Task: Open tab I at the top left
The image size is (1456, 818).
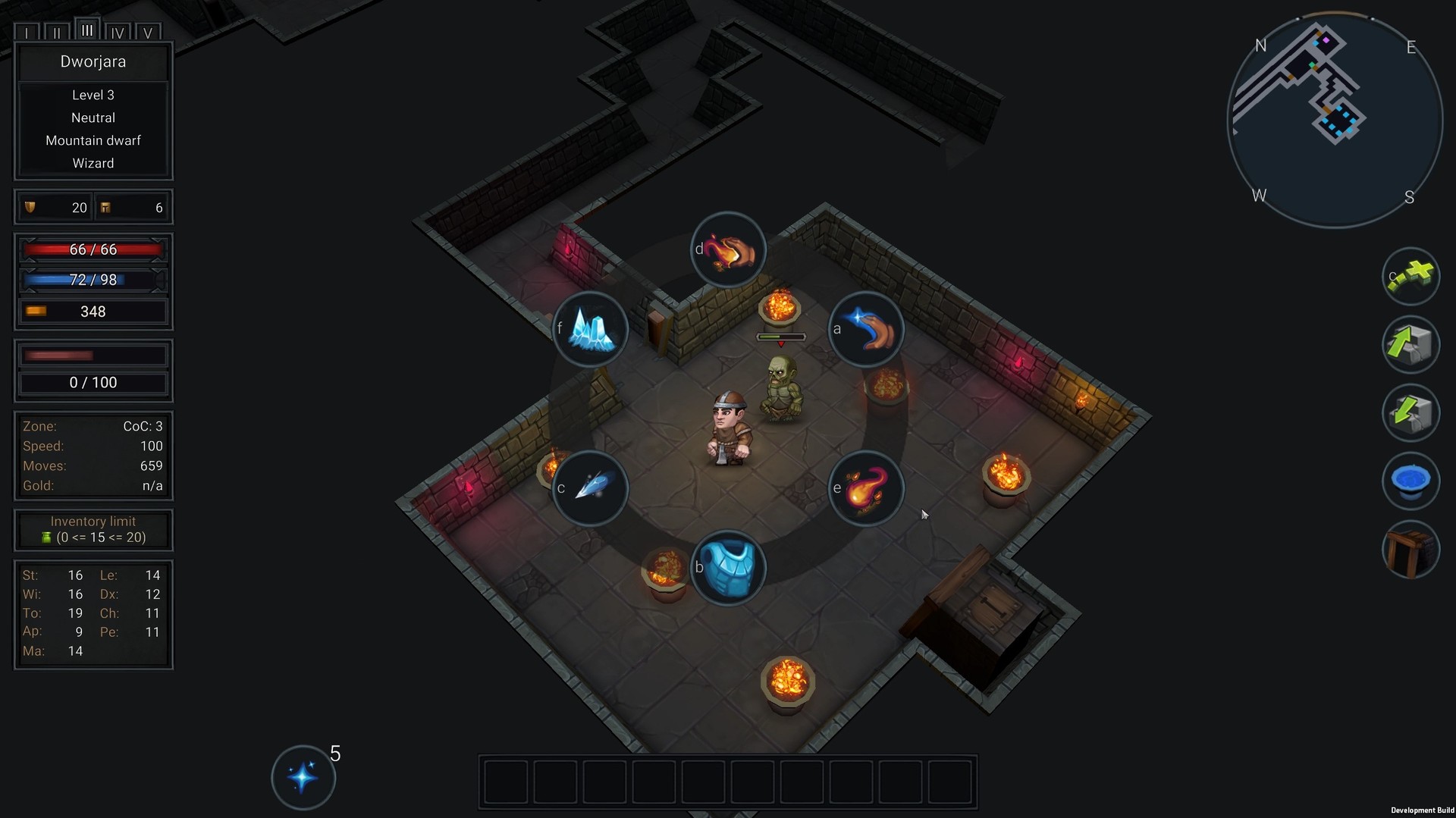Action: click(x=27, y=32)
